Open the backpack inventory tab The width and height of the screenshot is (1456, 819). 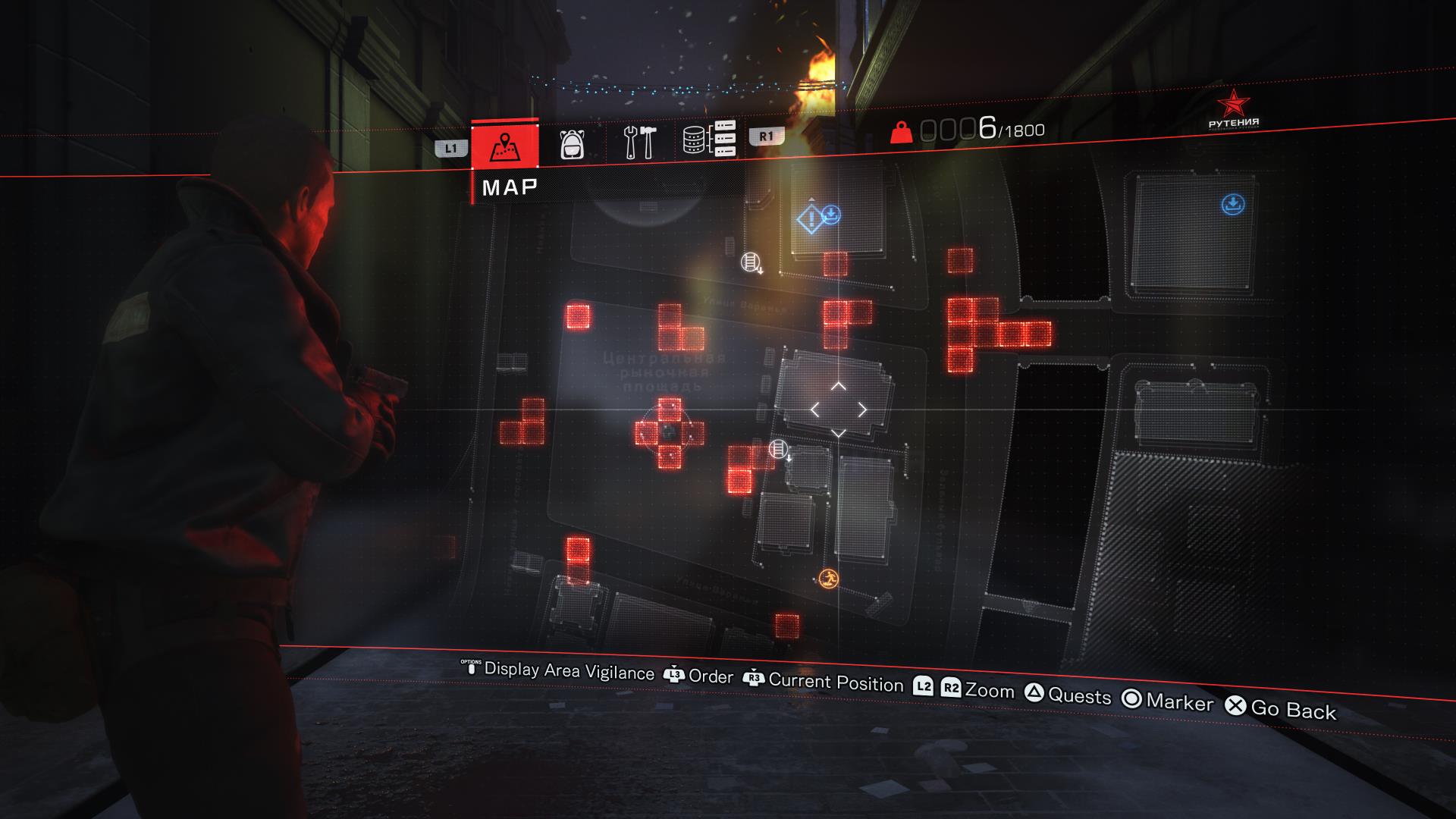point(573,143)
